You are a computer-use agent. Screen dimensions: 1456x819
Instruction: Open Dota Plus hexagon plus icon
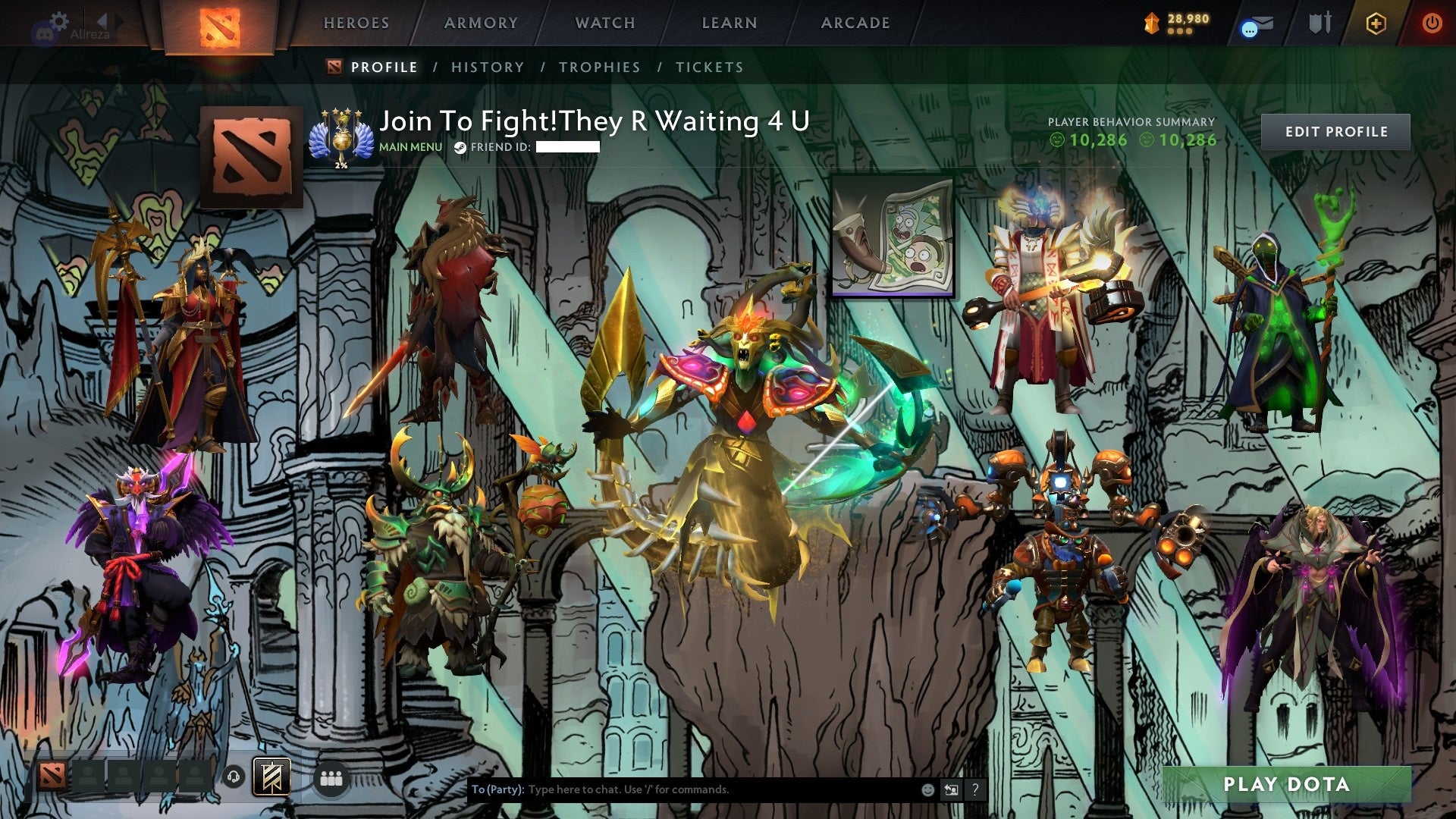[x=1378, y=23]
